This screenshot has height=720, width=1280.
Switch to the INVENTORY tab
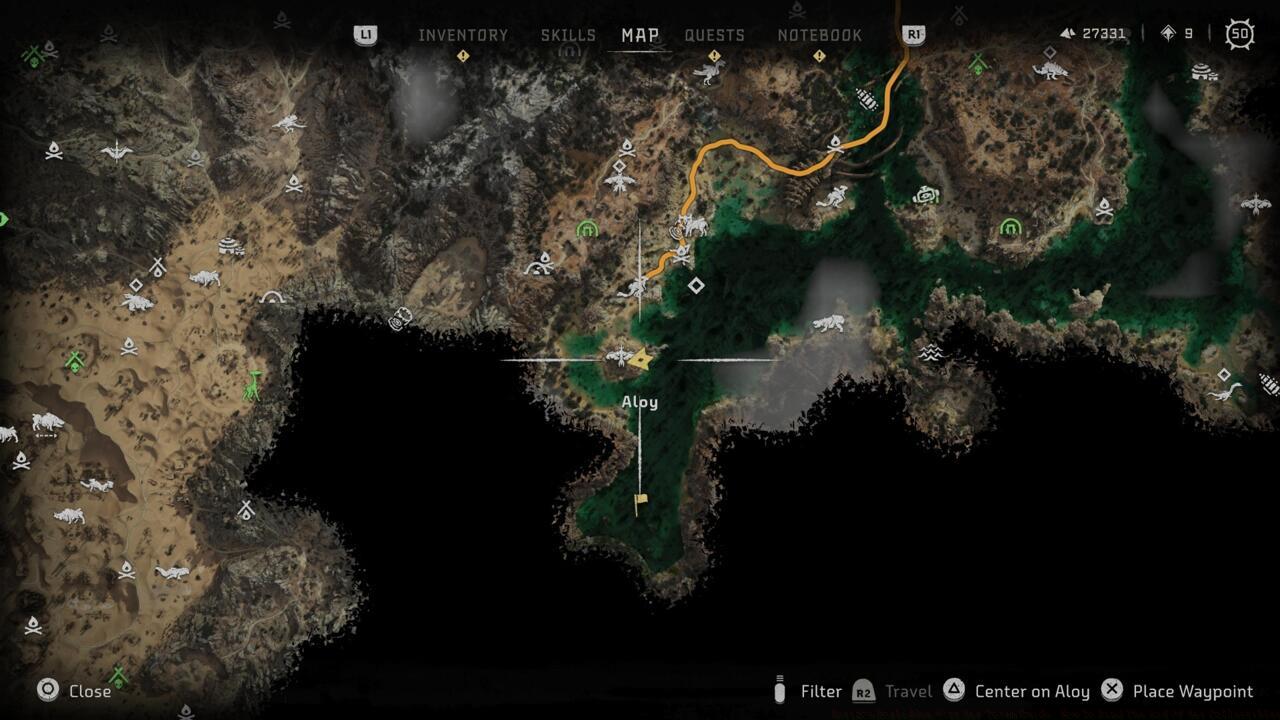click(x=463, y=34)
